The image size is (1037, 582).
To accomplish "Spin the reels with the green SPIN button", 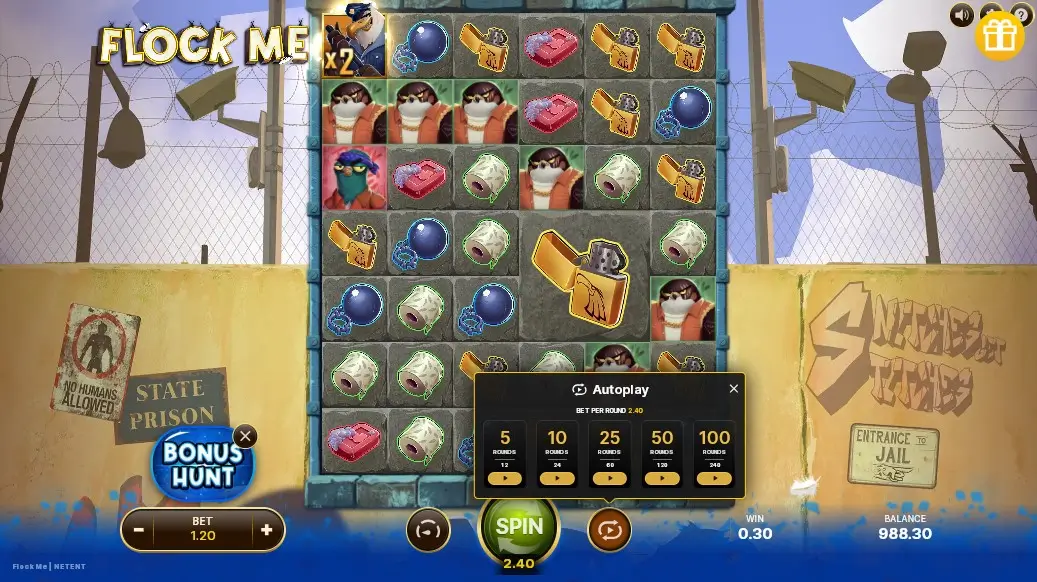I will pyautogui.click(x=519, y=527).
